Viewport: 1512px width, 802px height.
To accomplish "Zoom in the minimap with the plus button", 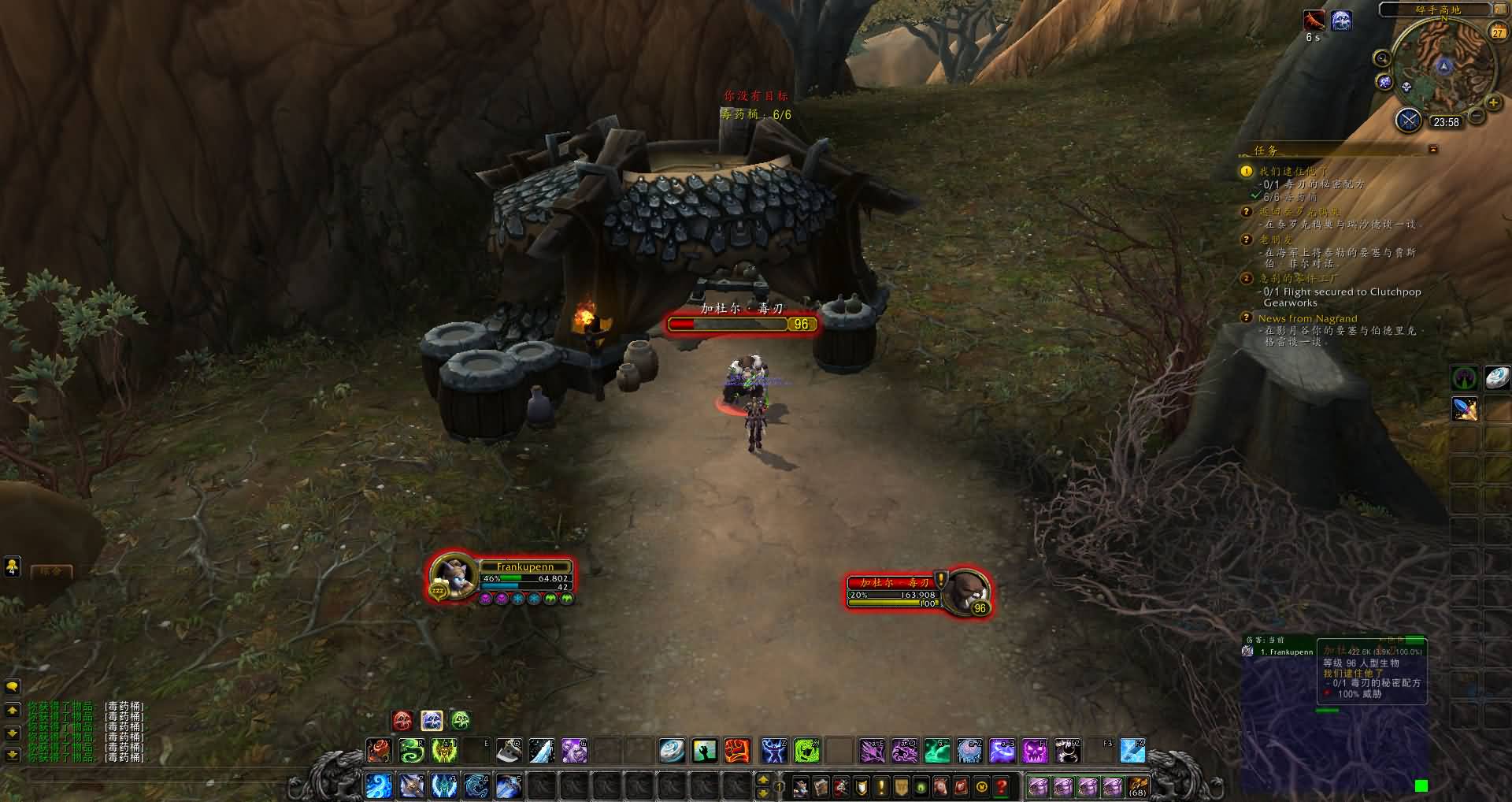I will [1492, 102].
